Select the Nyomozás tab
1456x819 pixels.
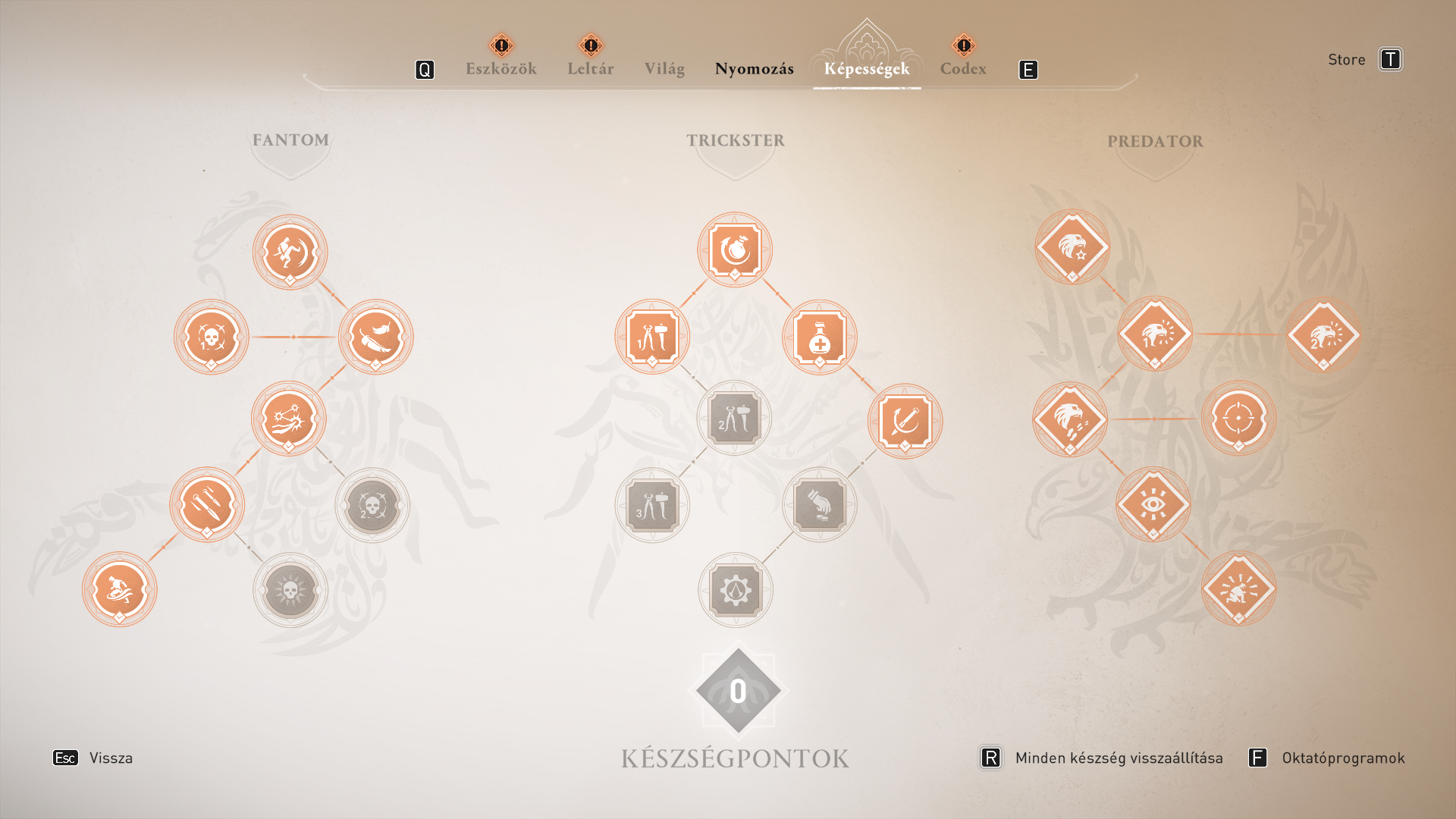[x=754, y=68]
